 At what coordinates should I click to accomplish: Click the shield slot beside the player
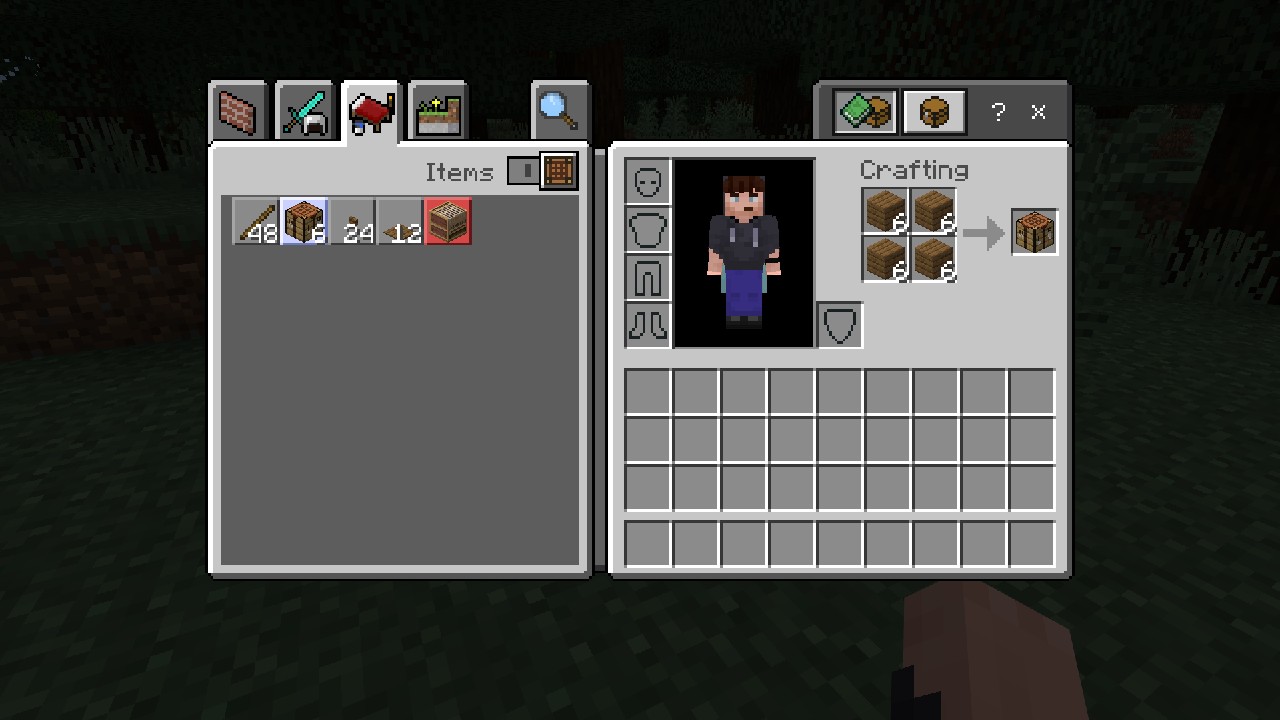pos(838,323)
